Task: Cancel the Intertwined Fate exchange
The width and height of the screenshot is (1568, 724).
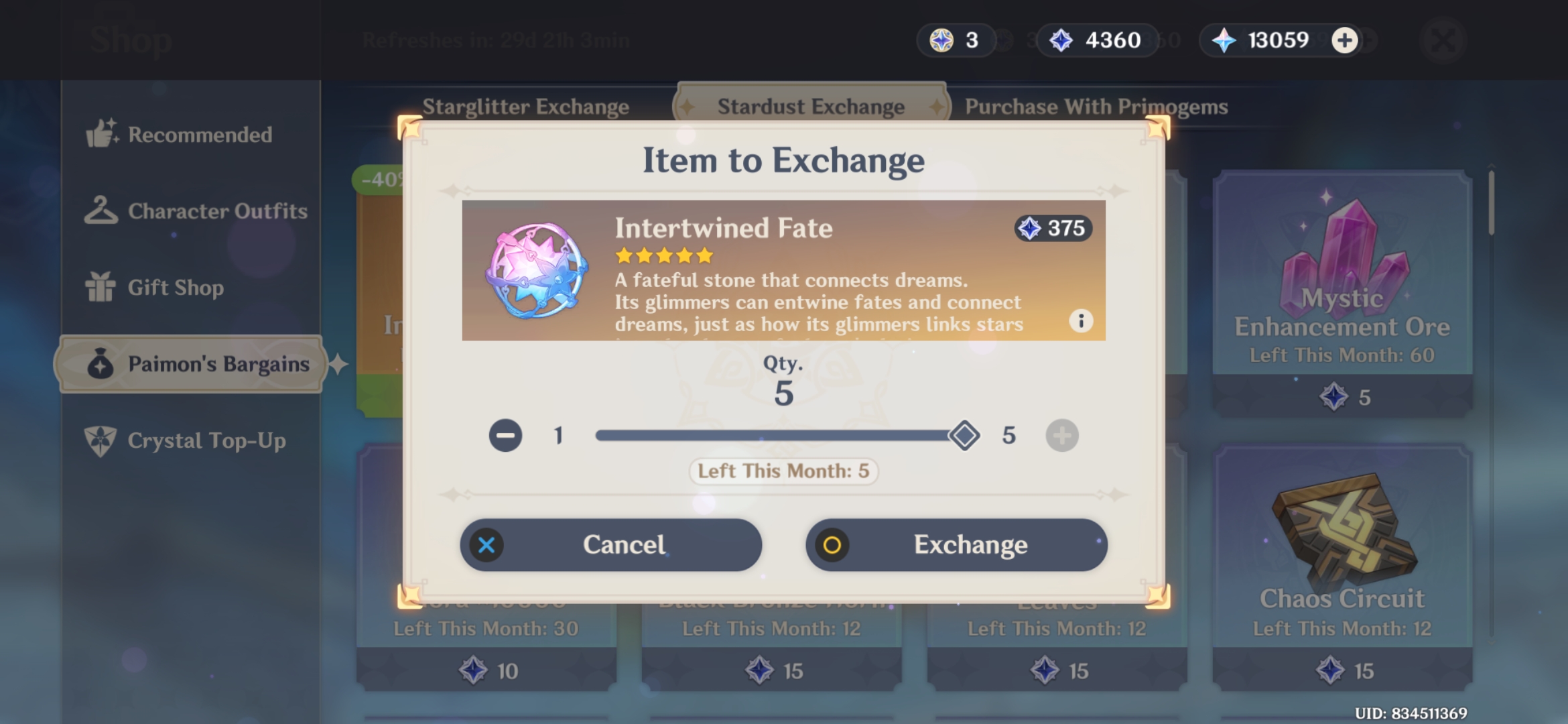Action: click(x=612, y=545)
